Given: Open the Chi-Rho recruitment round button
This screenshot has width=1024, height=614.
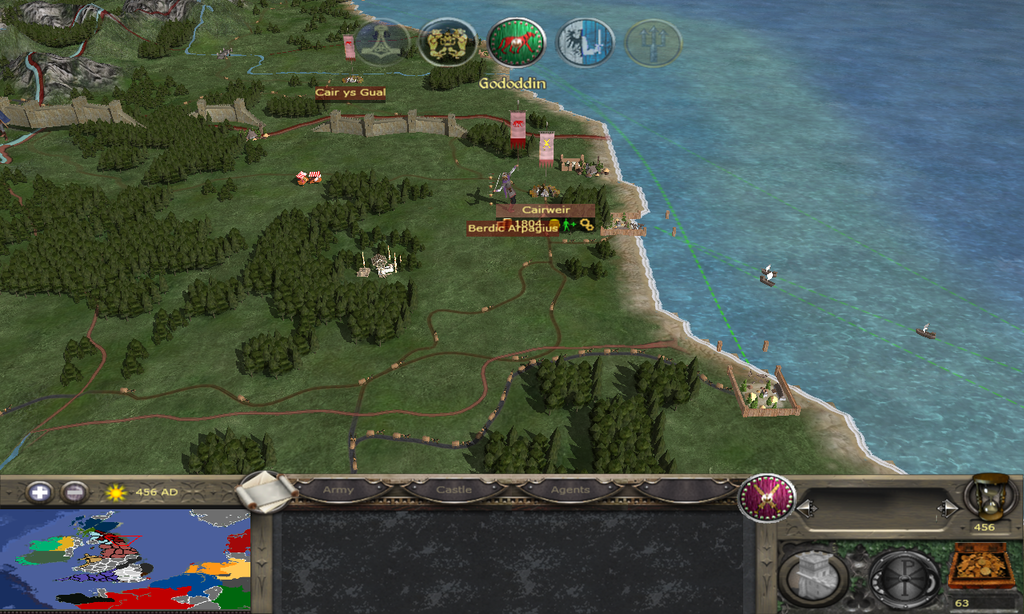Looking at the screenshot, I should 902,578.
